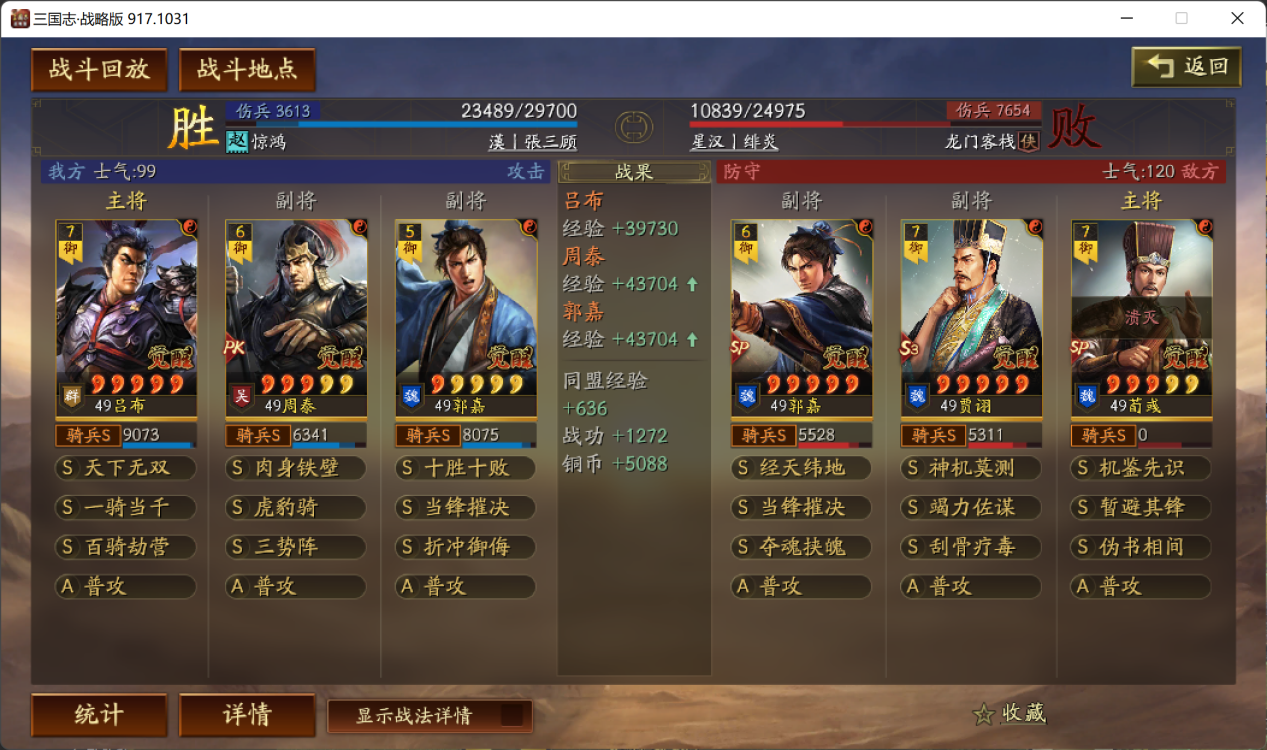Show the 详情 battle details
This screenshot has height=750, width=1267.
[x=247, y=715]
